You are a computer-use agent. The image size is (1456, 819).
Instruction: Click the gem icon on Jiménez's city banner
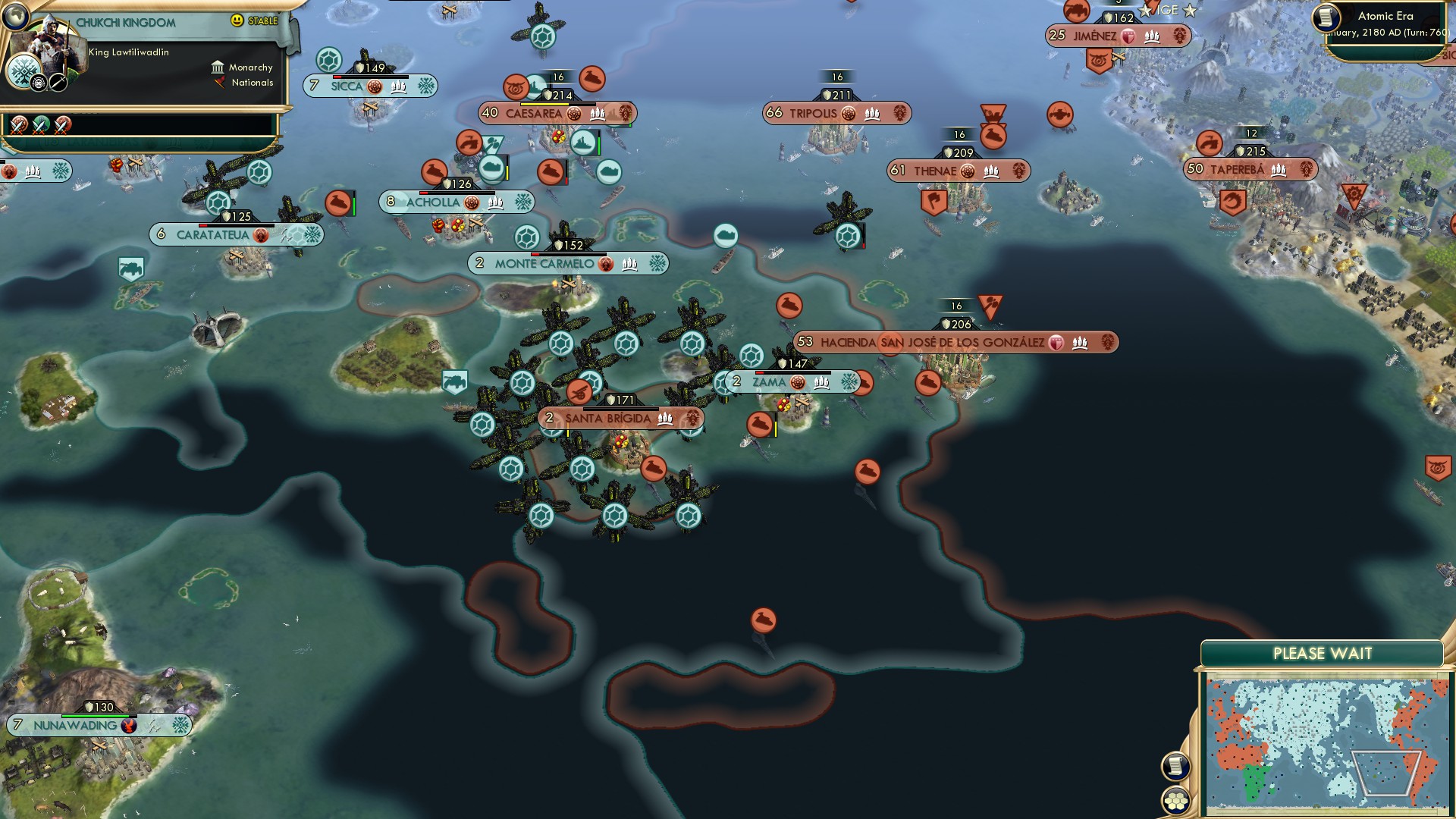tap(1128, 35)
